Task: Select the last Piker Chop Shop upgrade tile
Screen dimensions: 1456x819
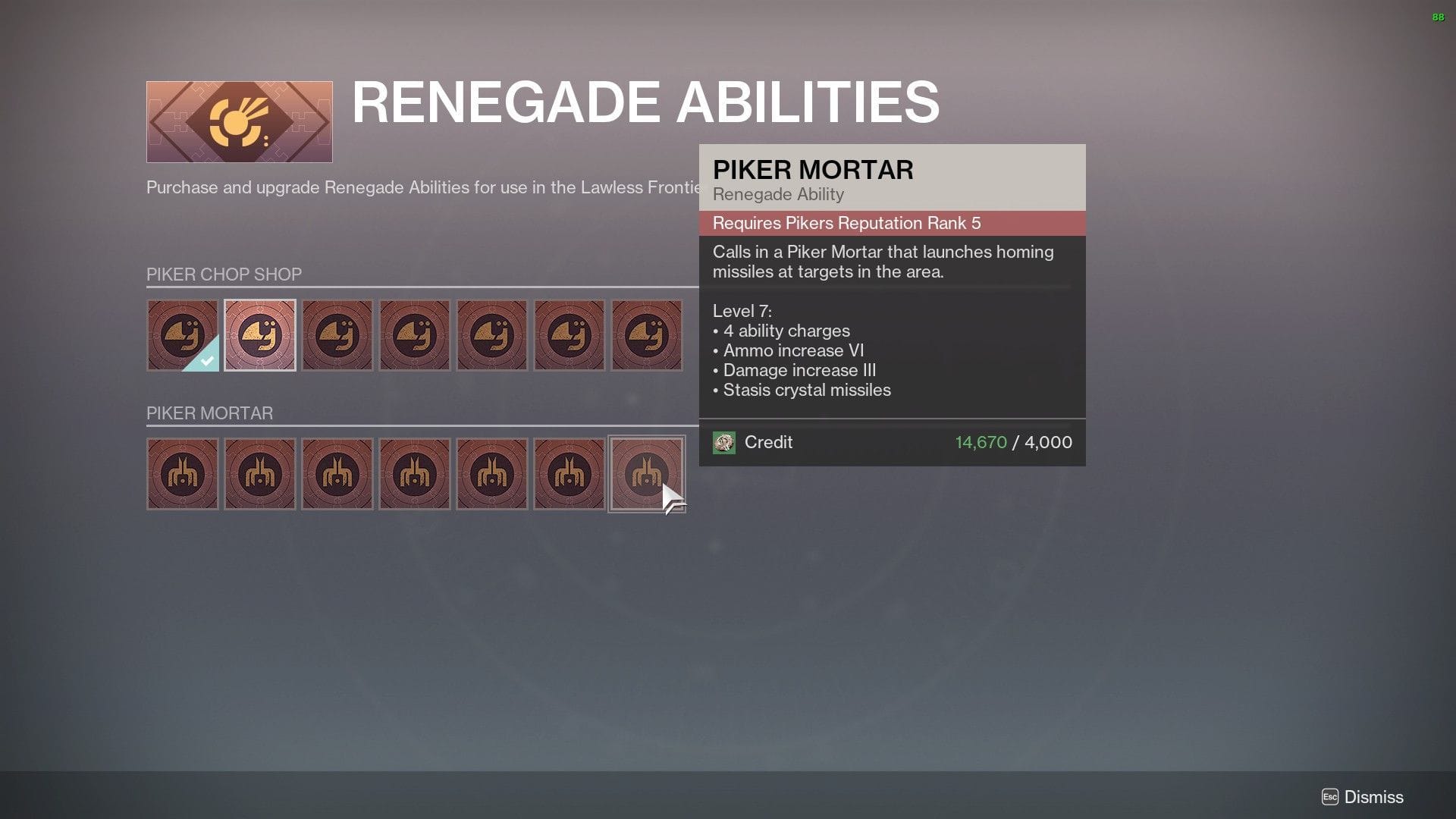Action: tap(647, 334)
